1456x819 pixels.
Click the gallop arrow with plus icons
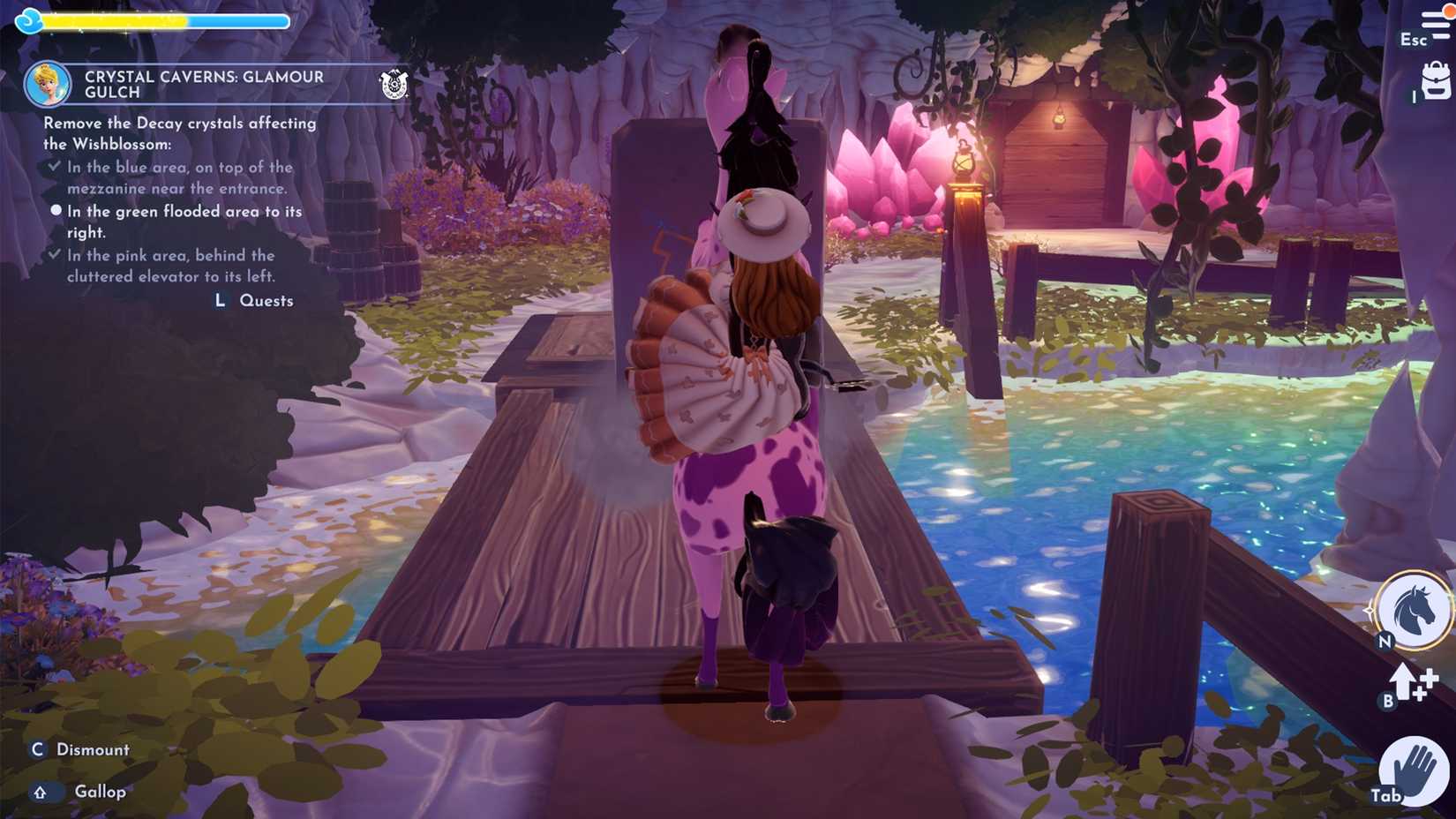click(x=1407, y=684)
